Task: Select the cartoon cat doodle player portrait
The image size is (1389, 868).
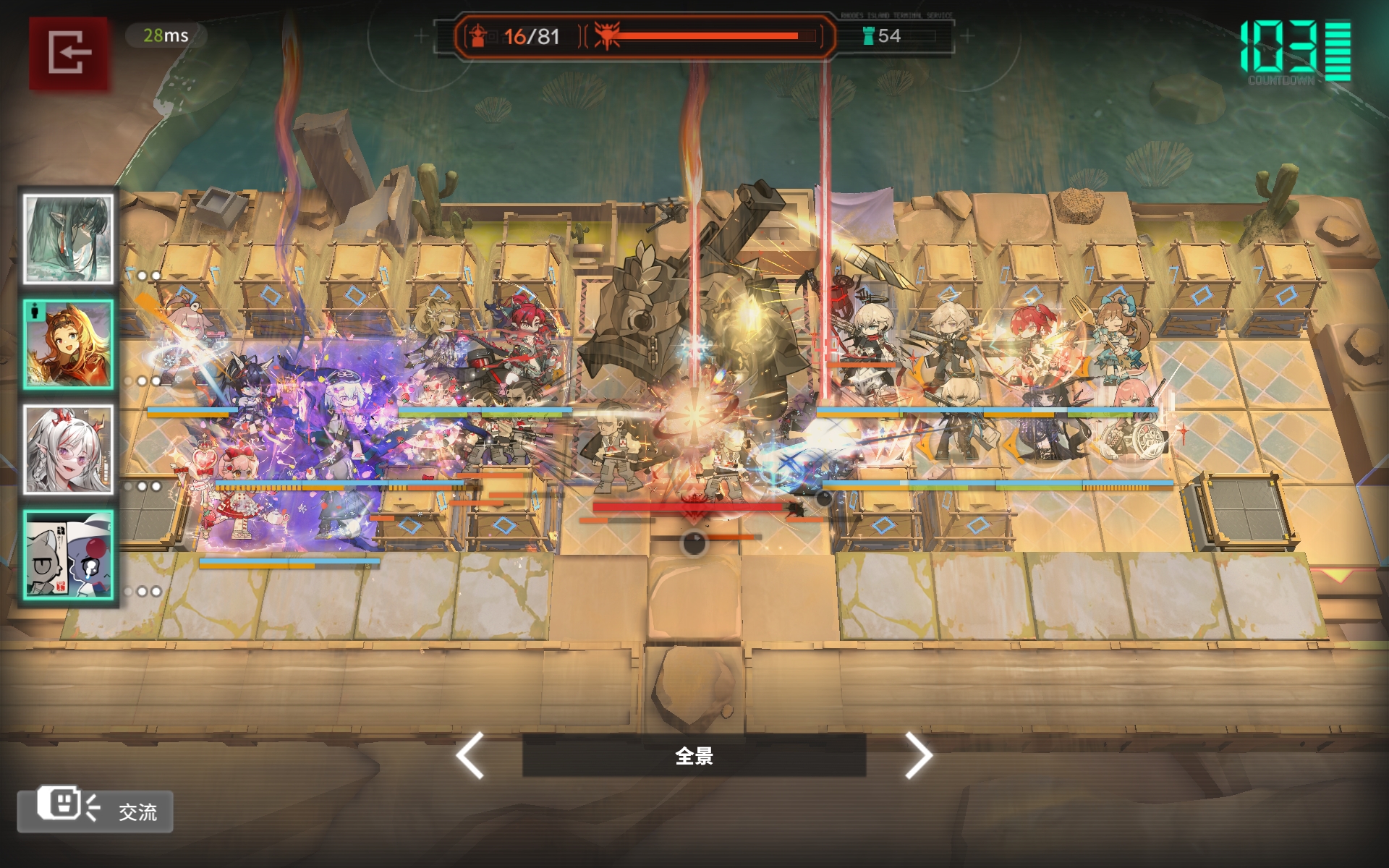Action: (x=68, y=555)
